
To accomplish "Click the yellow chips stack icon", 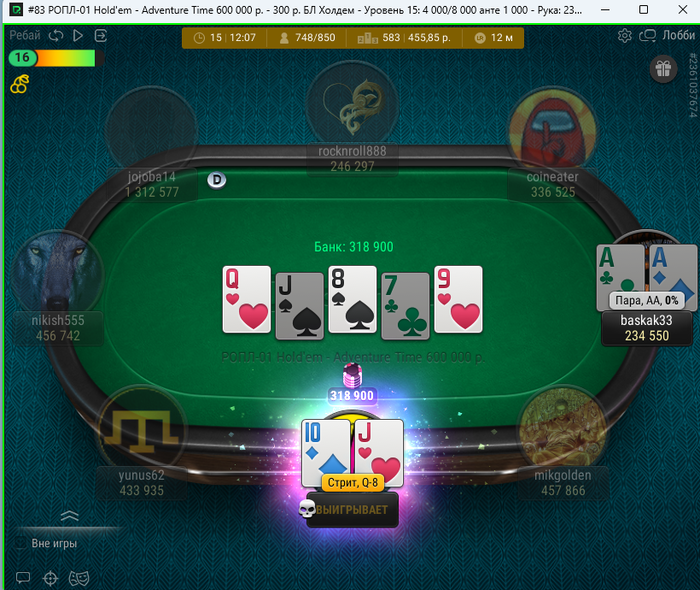I will click(x=19, y=85).
